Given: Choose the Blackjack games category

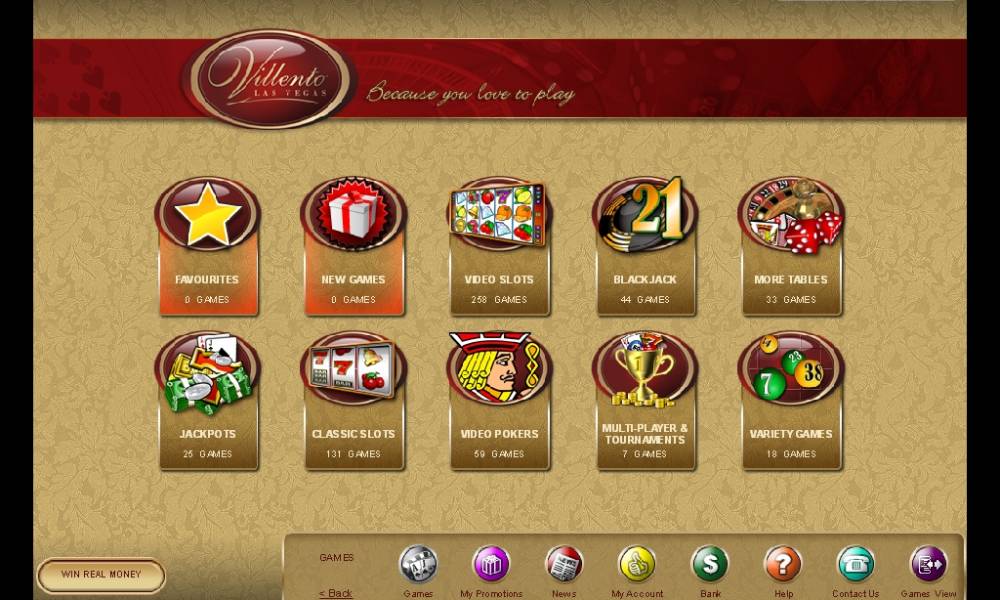Looking at the screenshot, I should click(645, 248).
